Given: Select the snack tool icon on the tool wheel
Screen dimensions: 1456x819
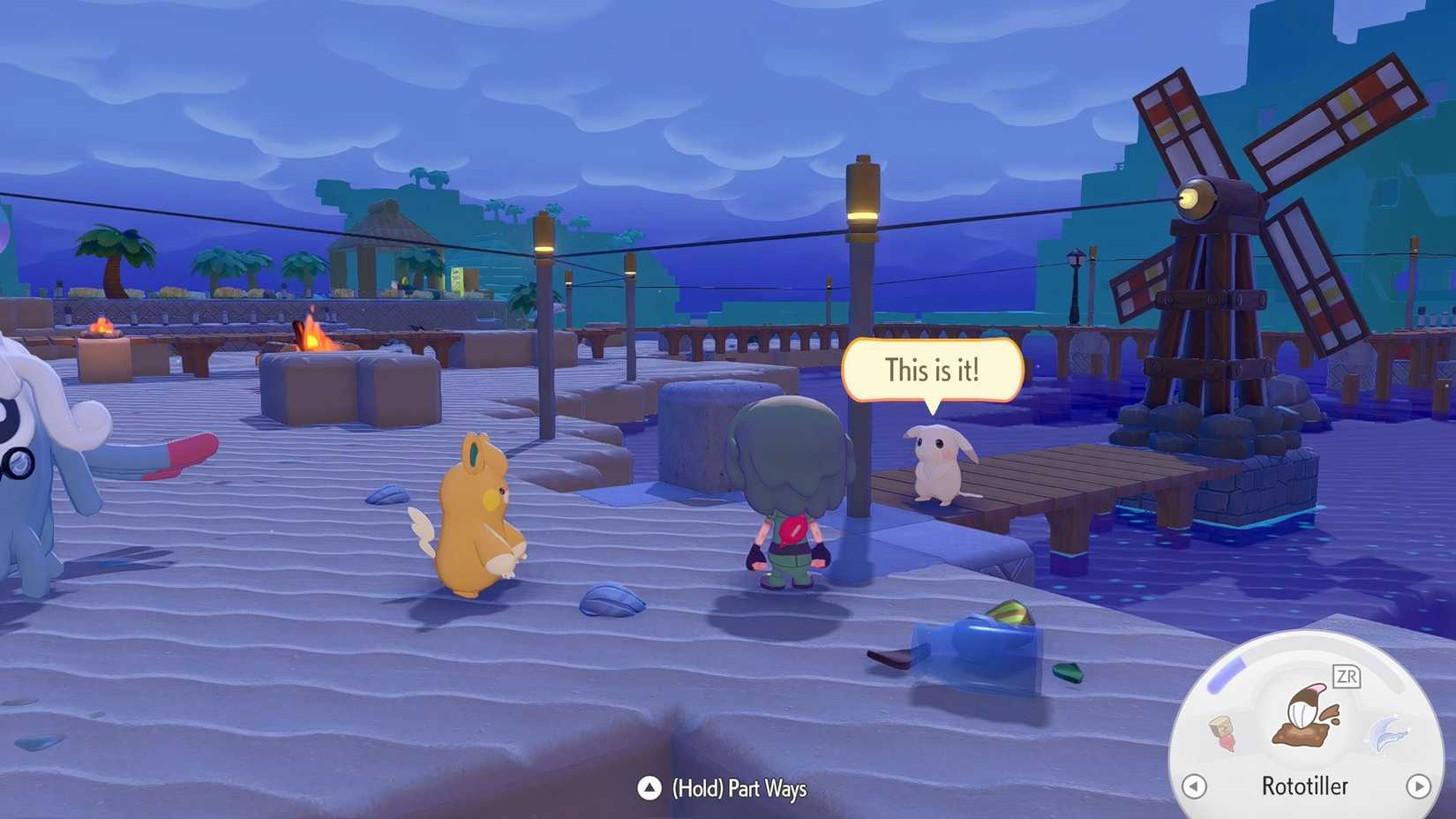Looking at the screenshot, I should coord(1222,733).
